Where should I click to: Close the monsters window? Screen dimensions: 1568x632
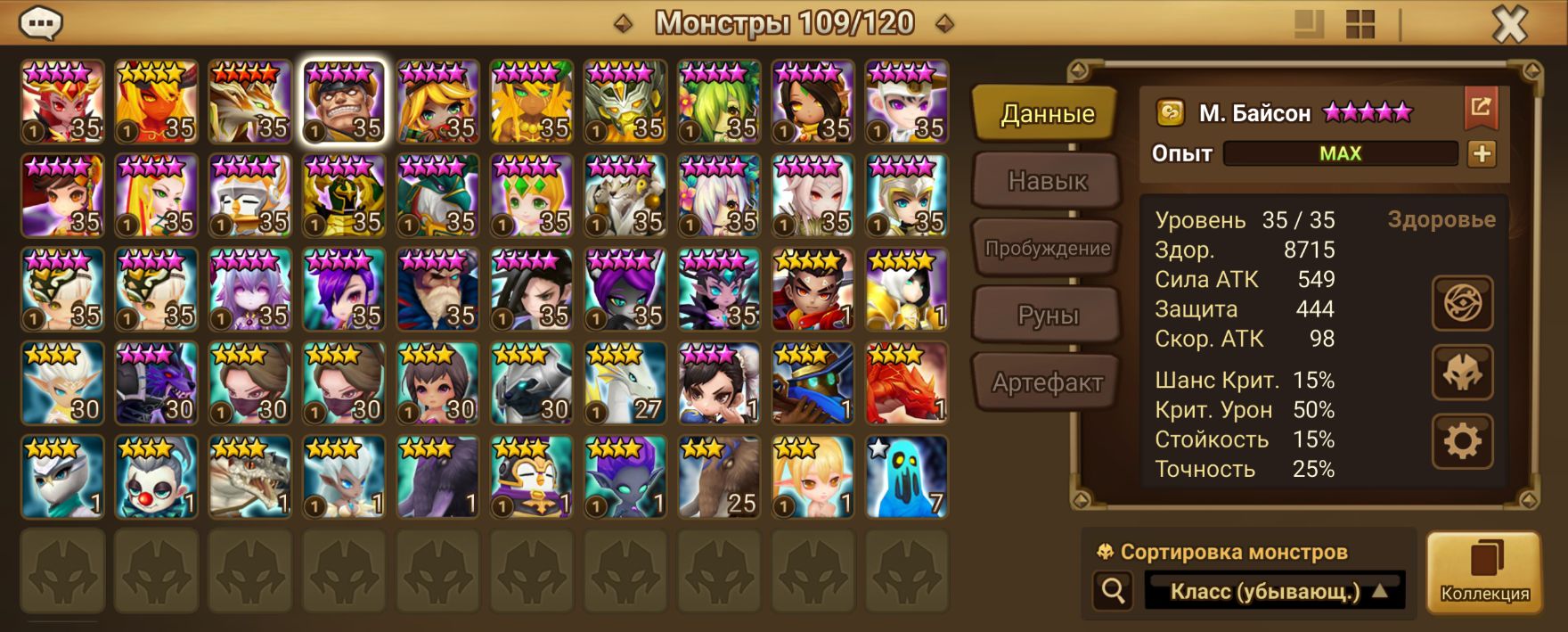[1509, 25]
